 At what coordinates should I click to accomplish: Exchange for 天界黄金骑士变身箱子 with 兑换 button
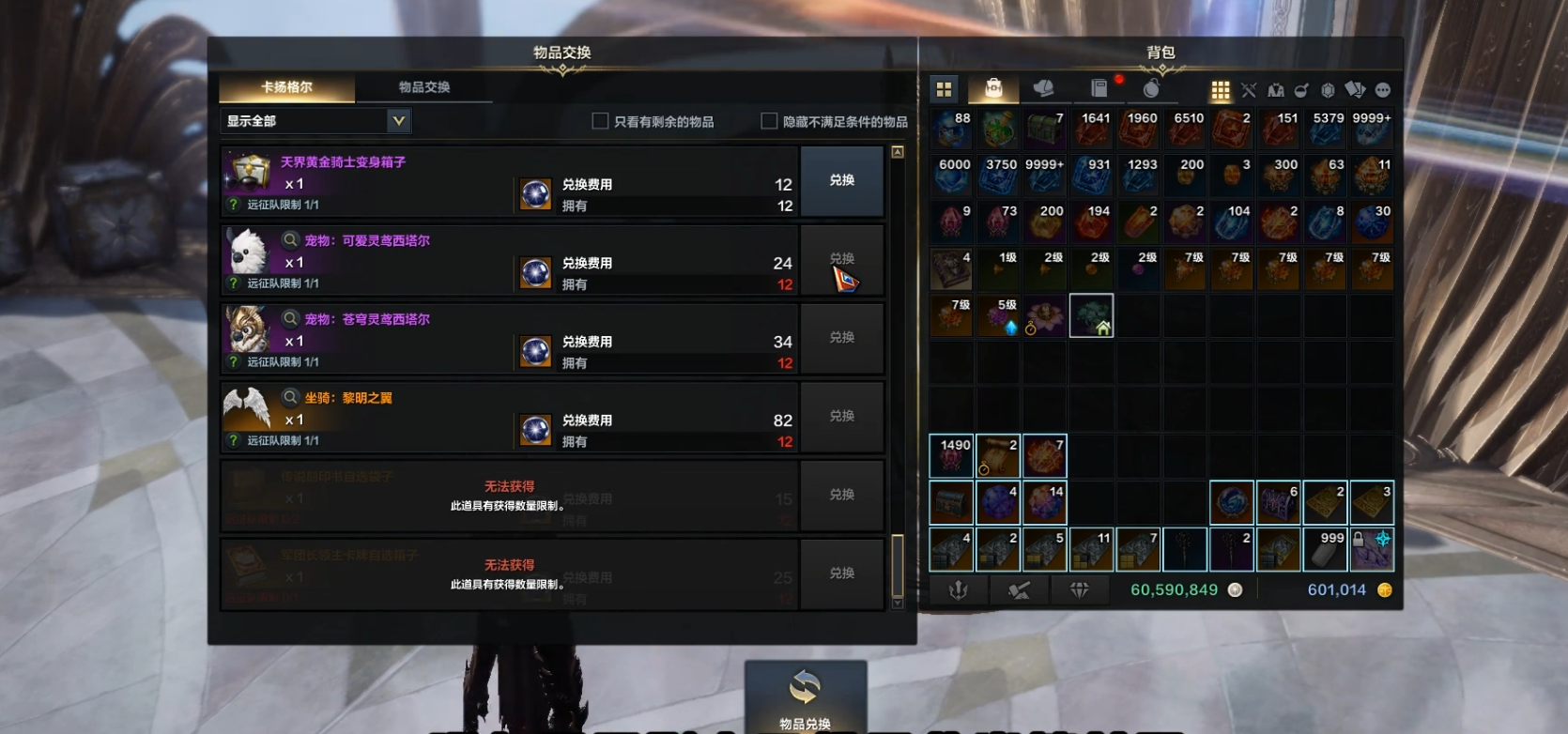point(841,180)
